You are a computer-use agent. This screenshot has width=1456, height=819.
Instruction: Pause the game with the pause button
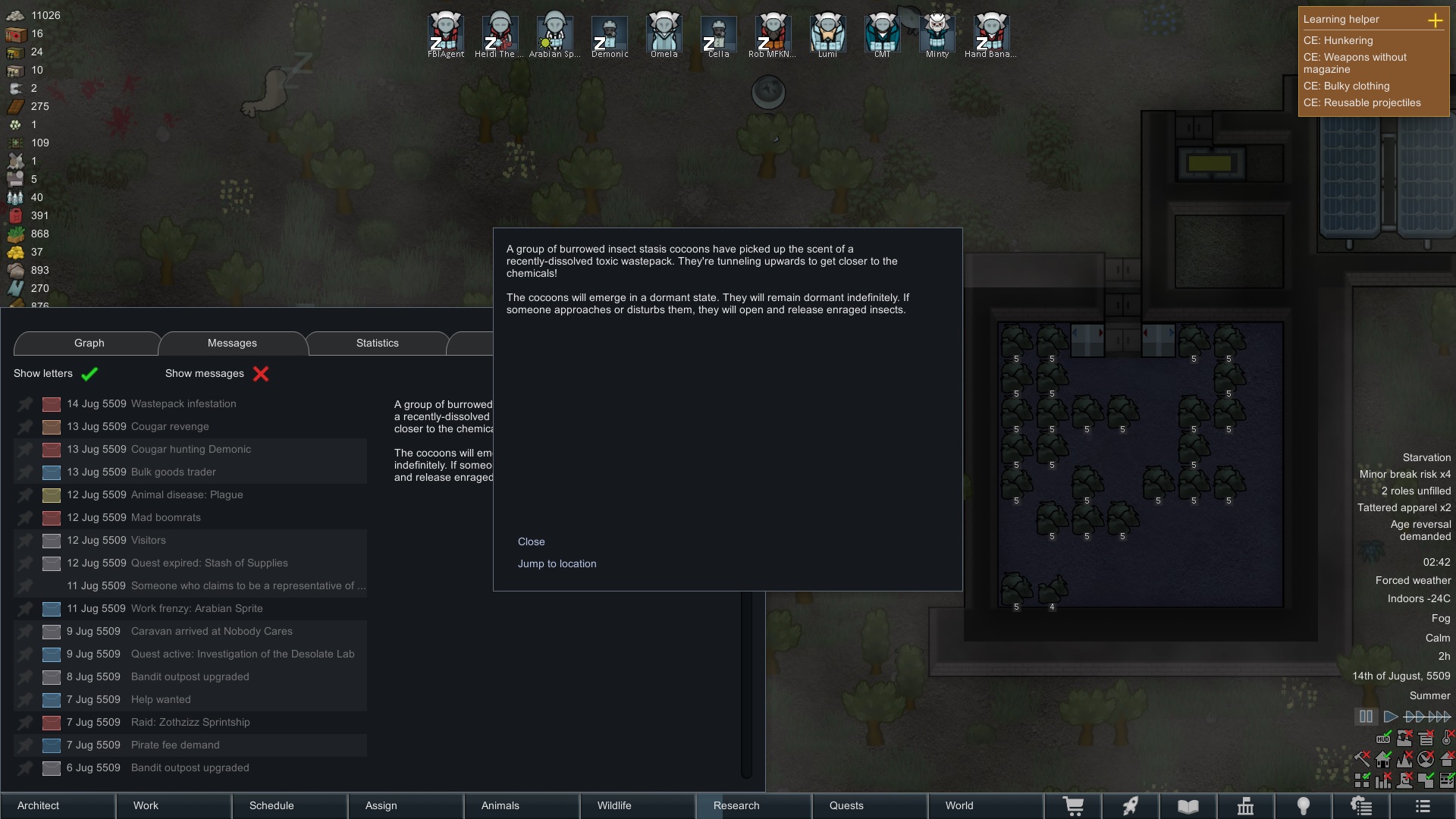click(x=1366, y=716)
